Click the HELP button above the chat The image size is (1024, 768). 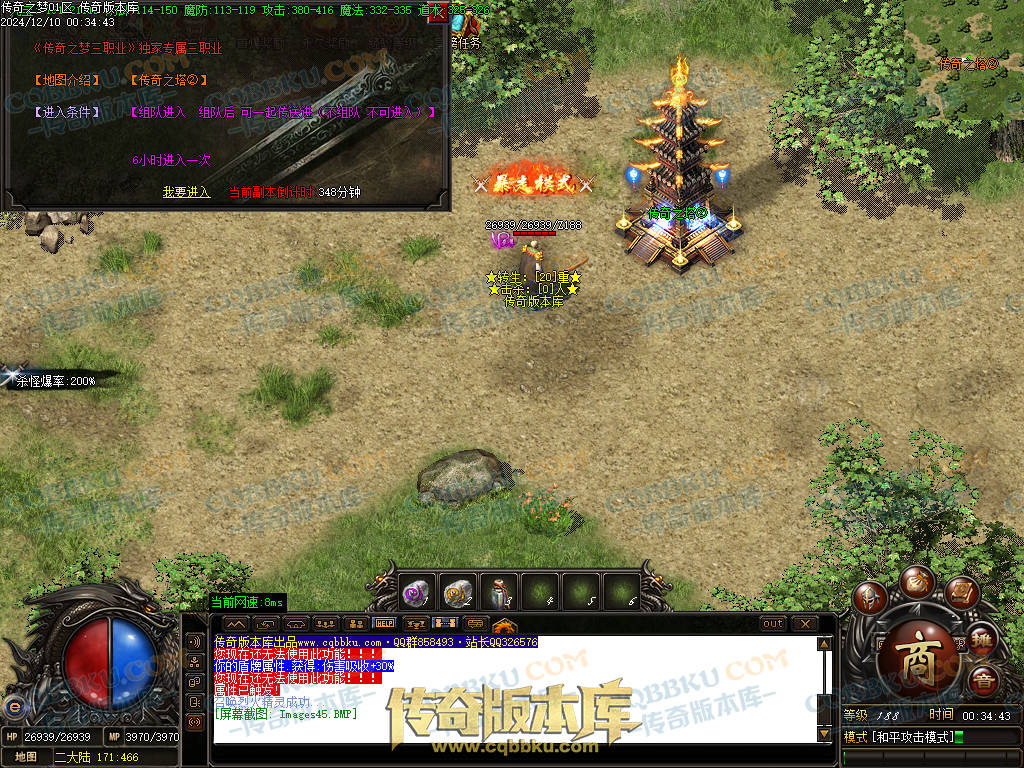tap(384, 624)
